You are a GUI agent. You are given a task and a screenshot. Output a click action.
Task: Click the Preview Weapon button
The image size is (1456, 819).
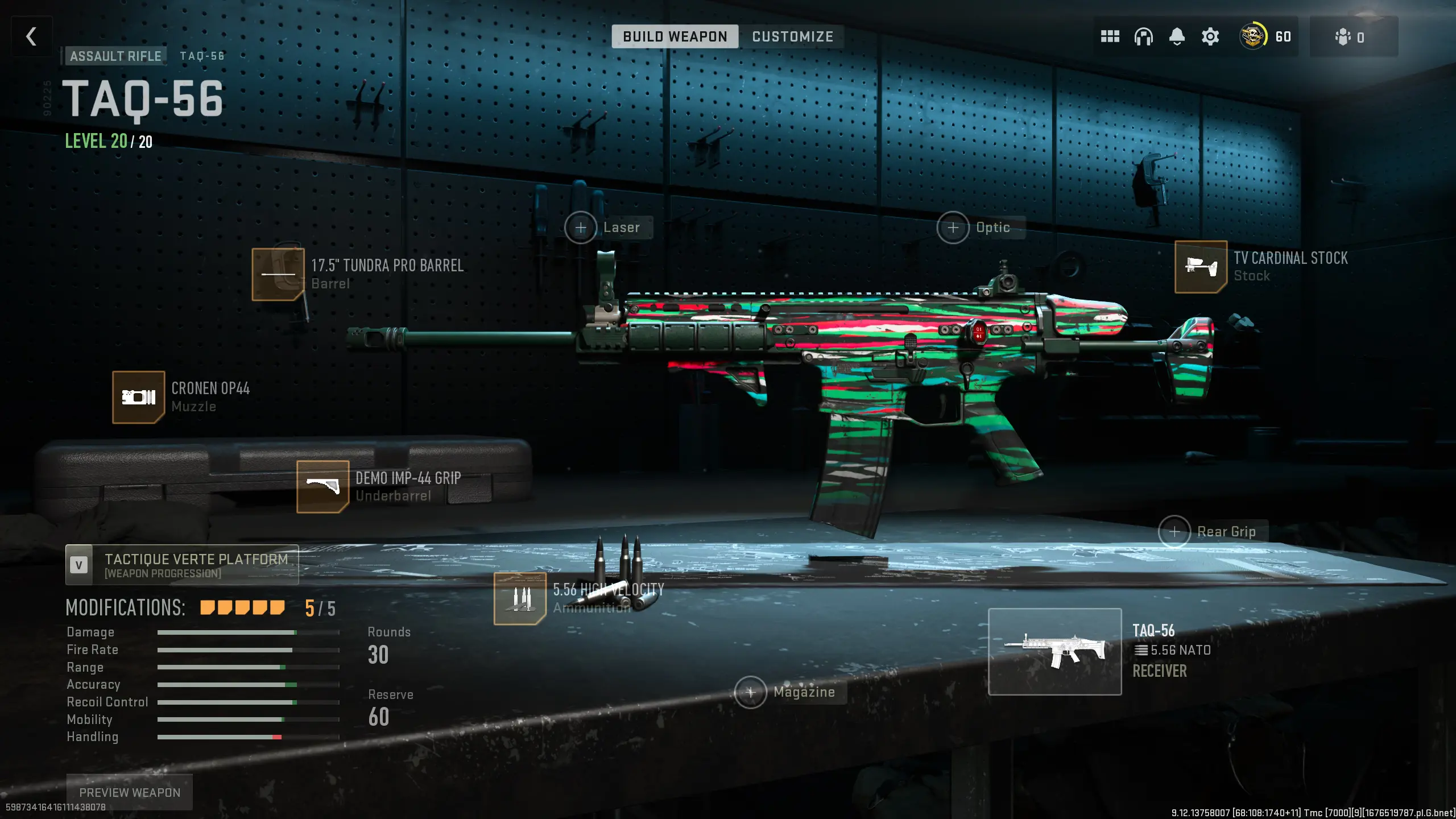[x=130, y=792]
